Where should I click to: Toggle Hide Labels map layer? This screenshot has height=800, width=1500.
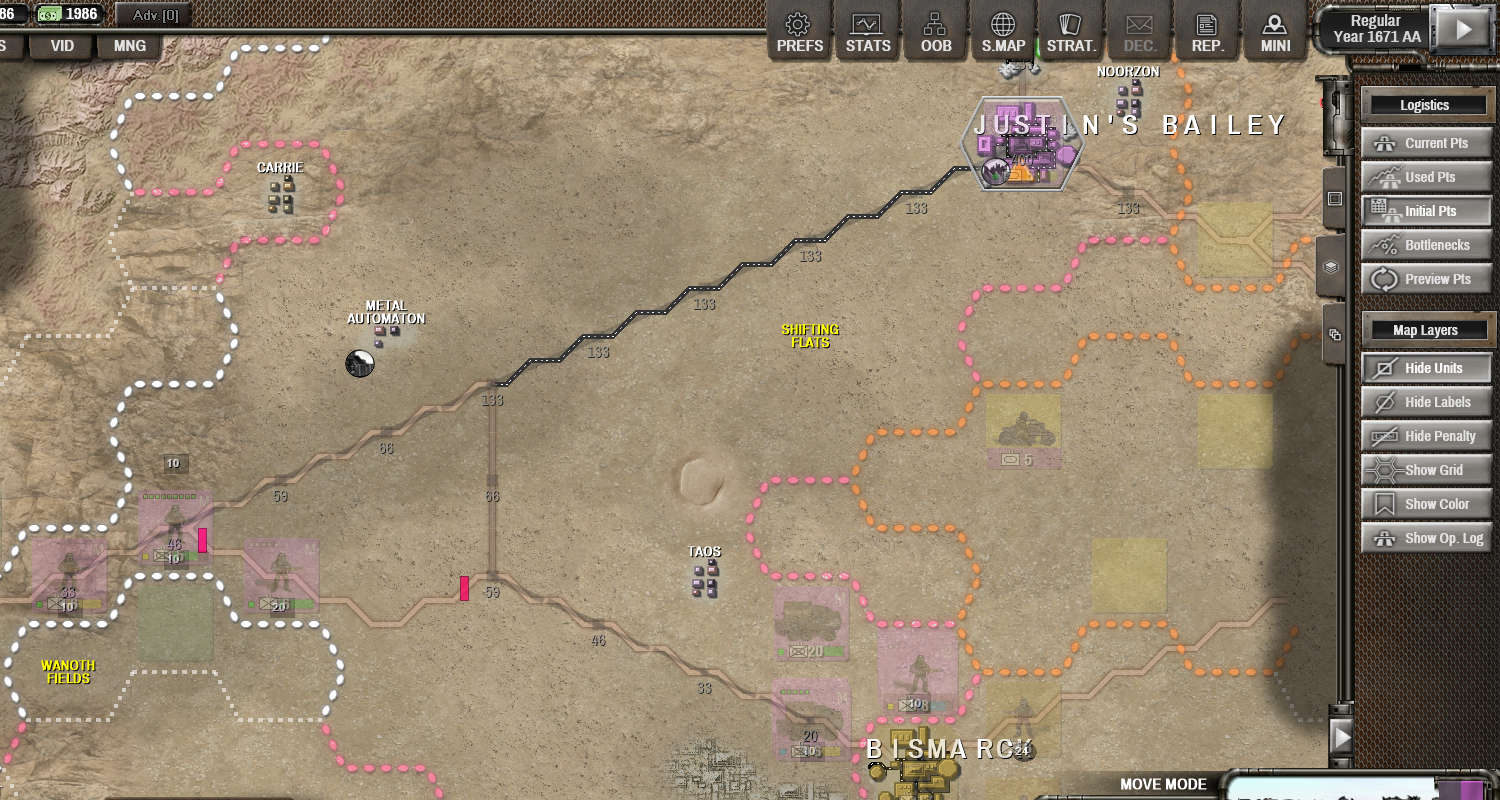click(1425, 402)
